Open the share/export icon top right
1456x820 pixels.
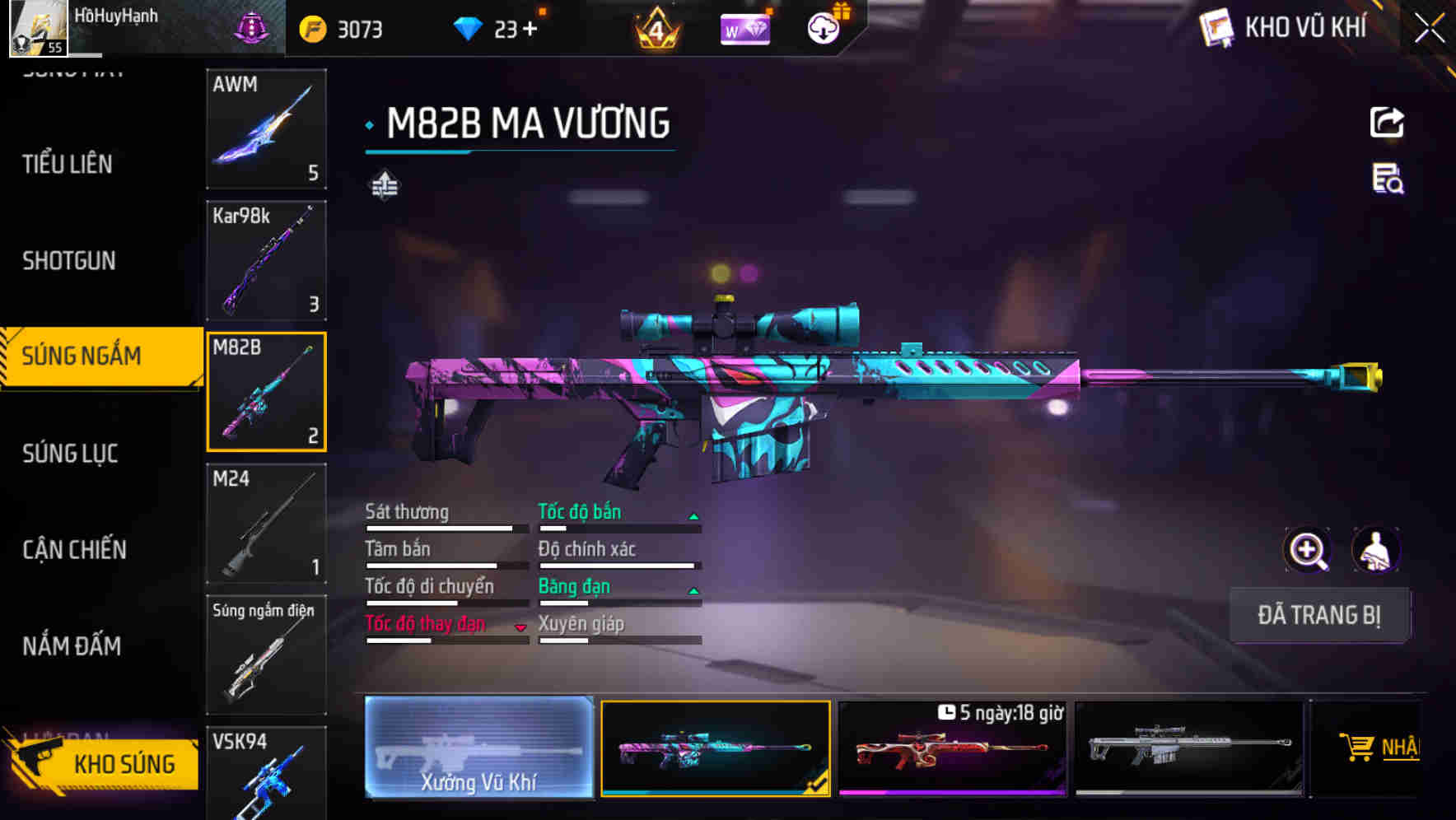[x=1388, y=121]
